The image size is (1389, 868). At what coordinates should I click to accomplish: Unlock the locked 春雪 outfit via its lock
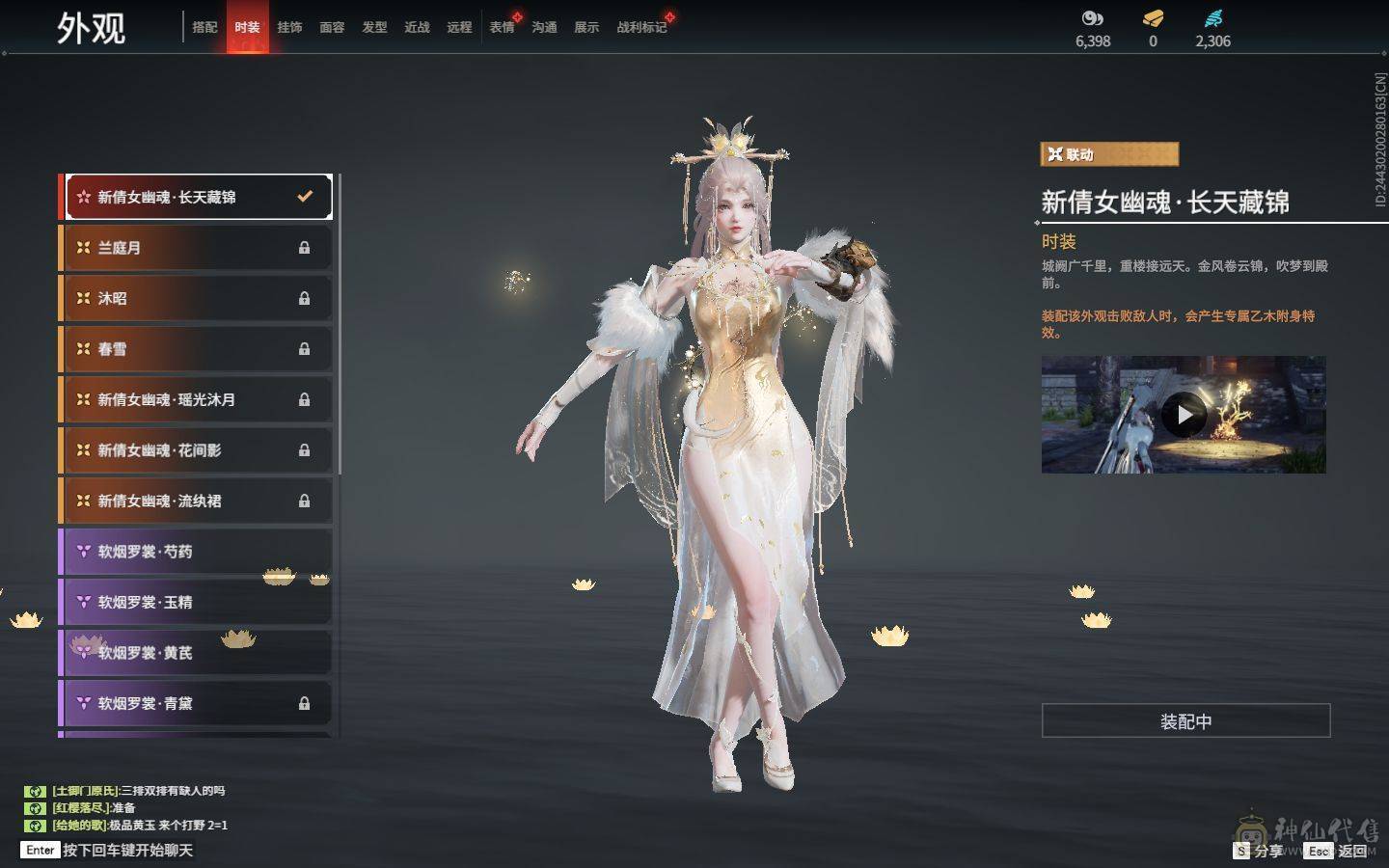pyautogui.click(x=305, y=349)
